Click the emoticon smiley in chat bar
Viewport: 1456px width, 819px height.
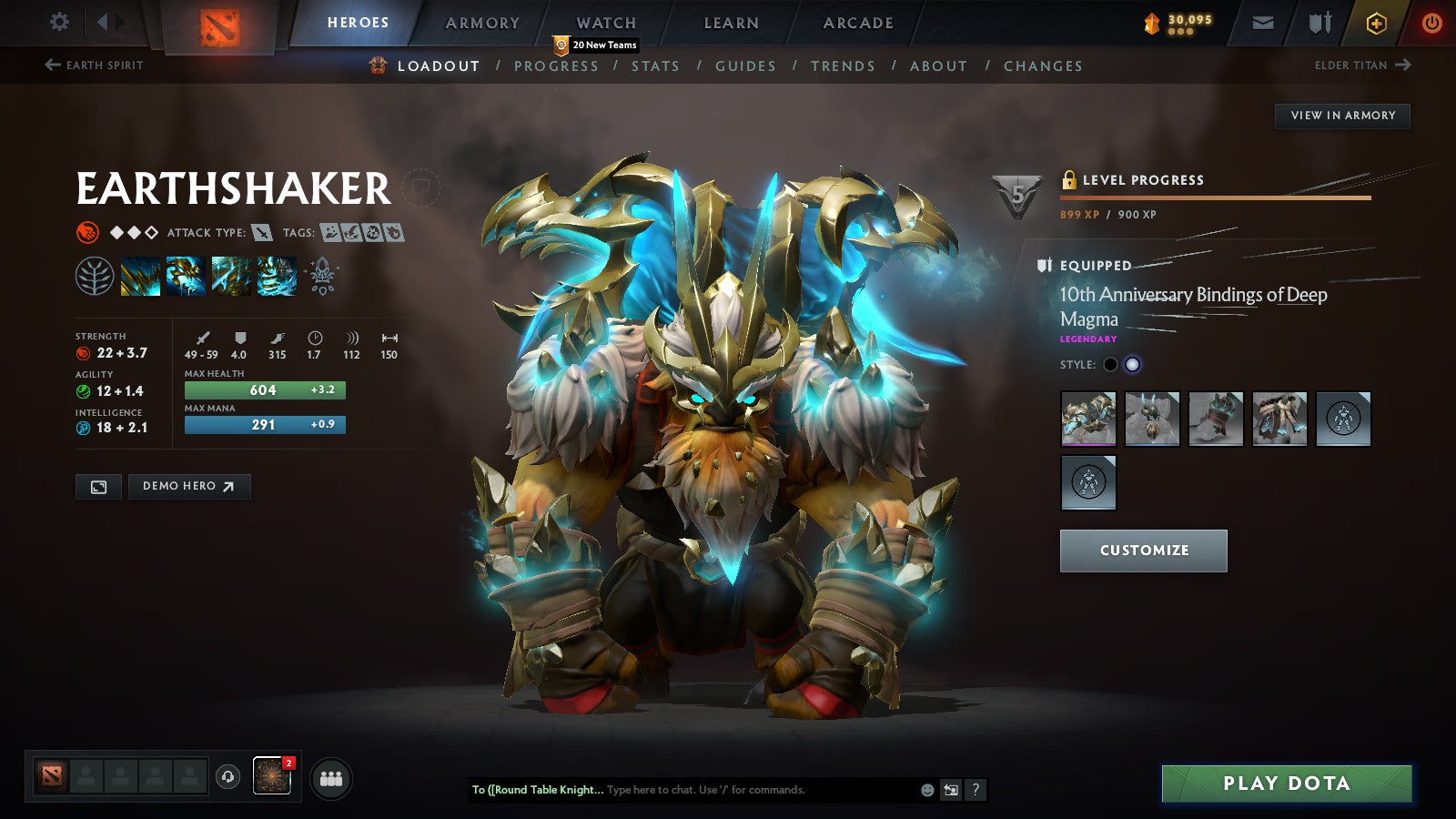(925, 790)
